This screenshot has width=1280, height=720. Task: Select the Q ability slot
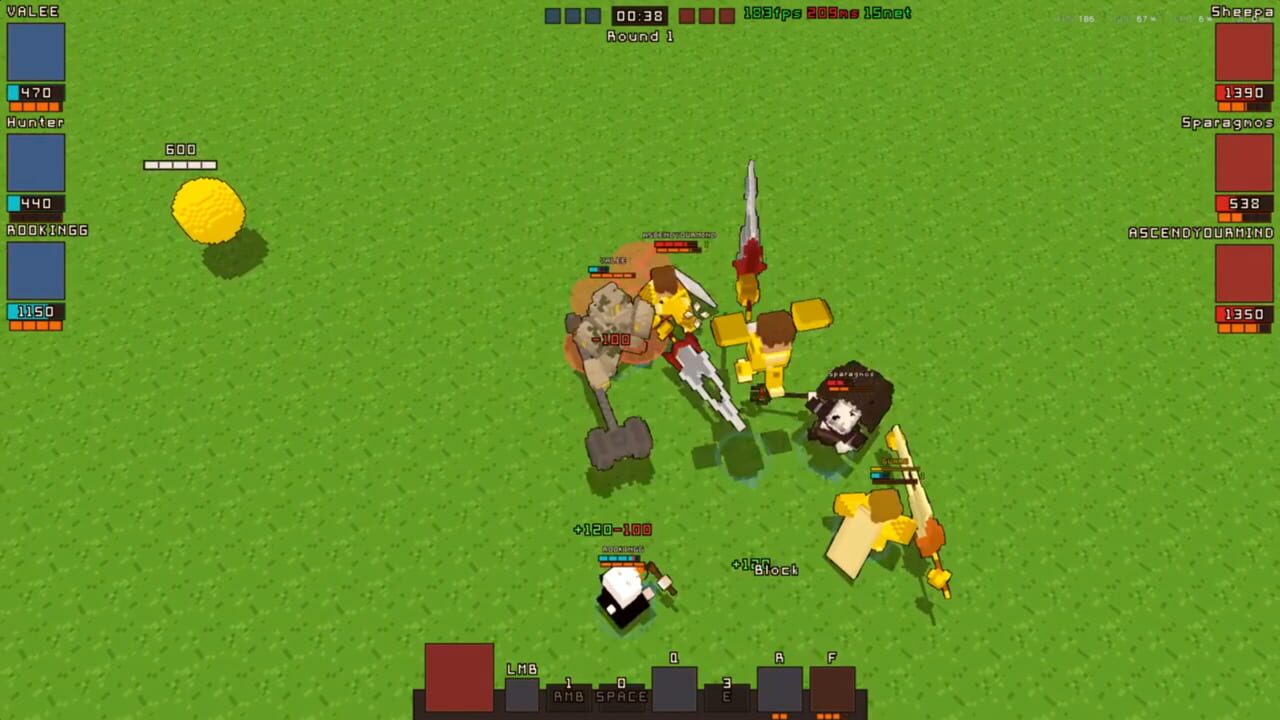tap(673, 688)
